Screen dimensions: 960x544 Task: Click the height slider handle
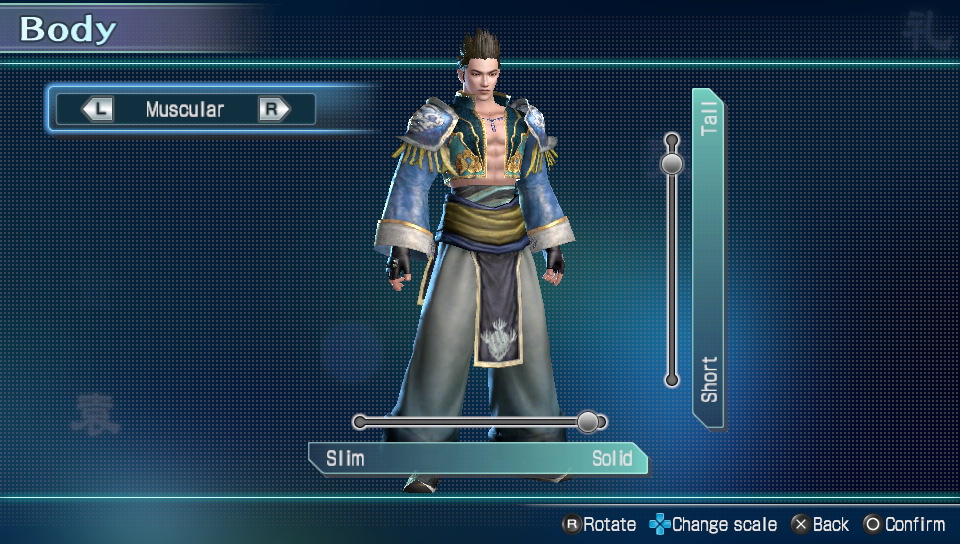pos(672,162)
